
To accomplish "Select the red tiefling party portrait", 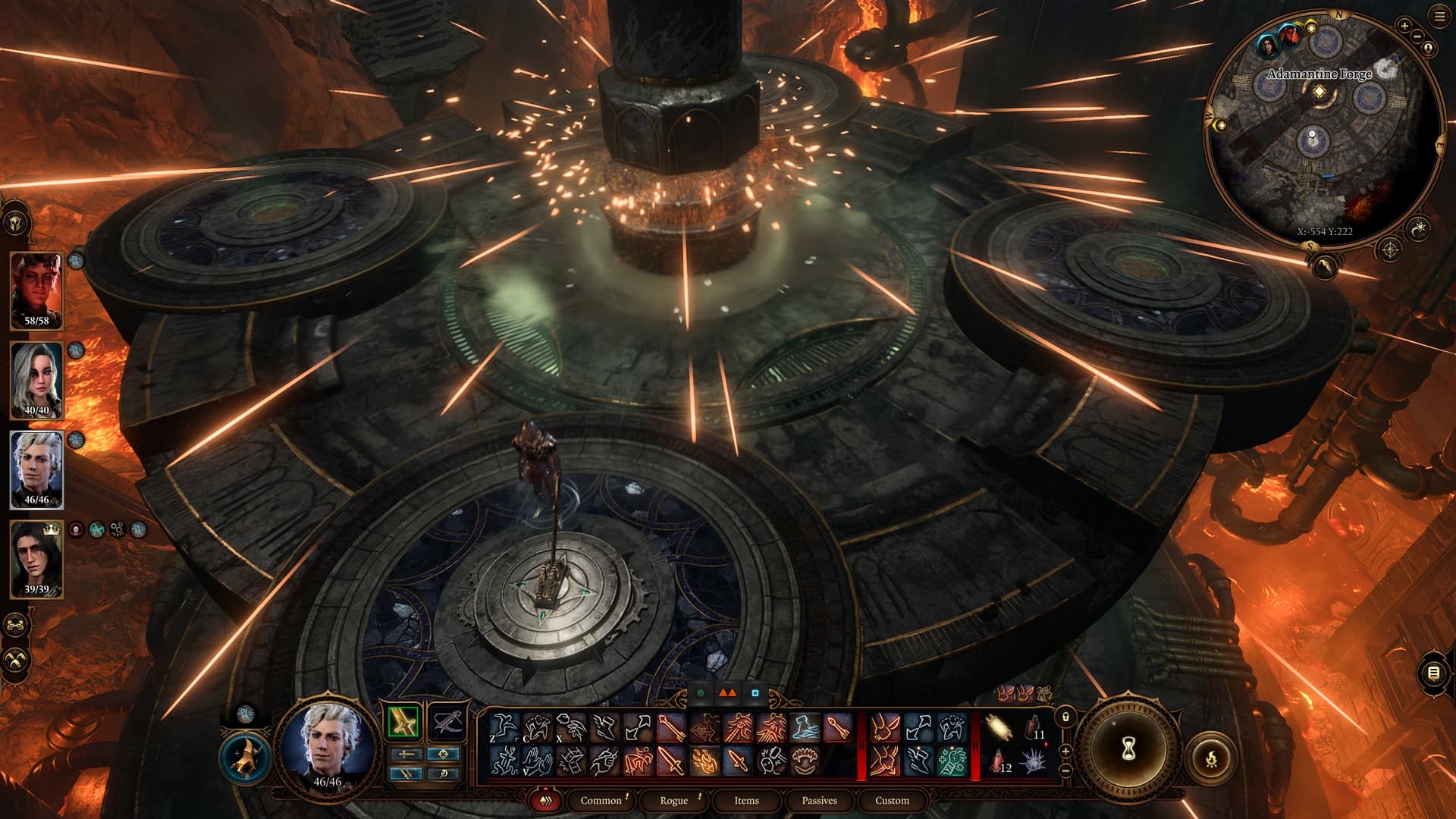I will (x=36, y=291).
